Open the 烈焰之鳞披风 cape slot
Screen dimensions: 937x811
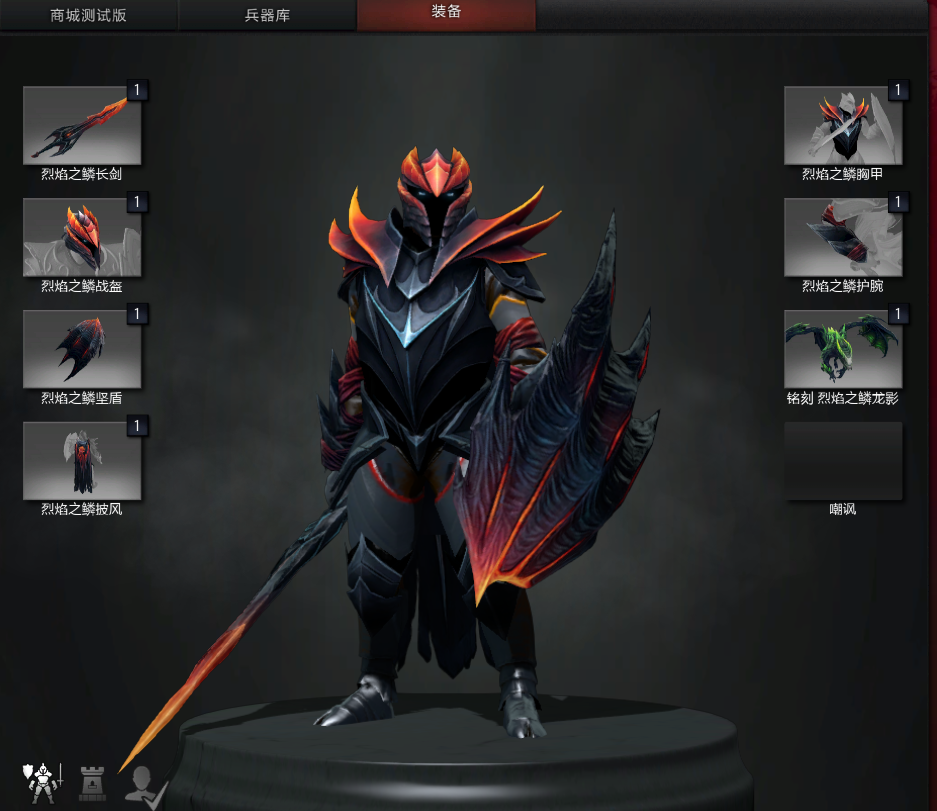[x=82, y=461]
